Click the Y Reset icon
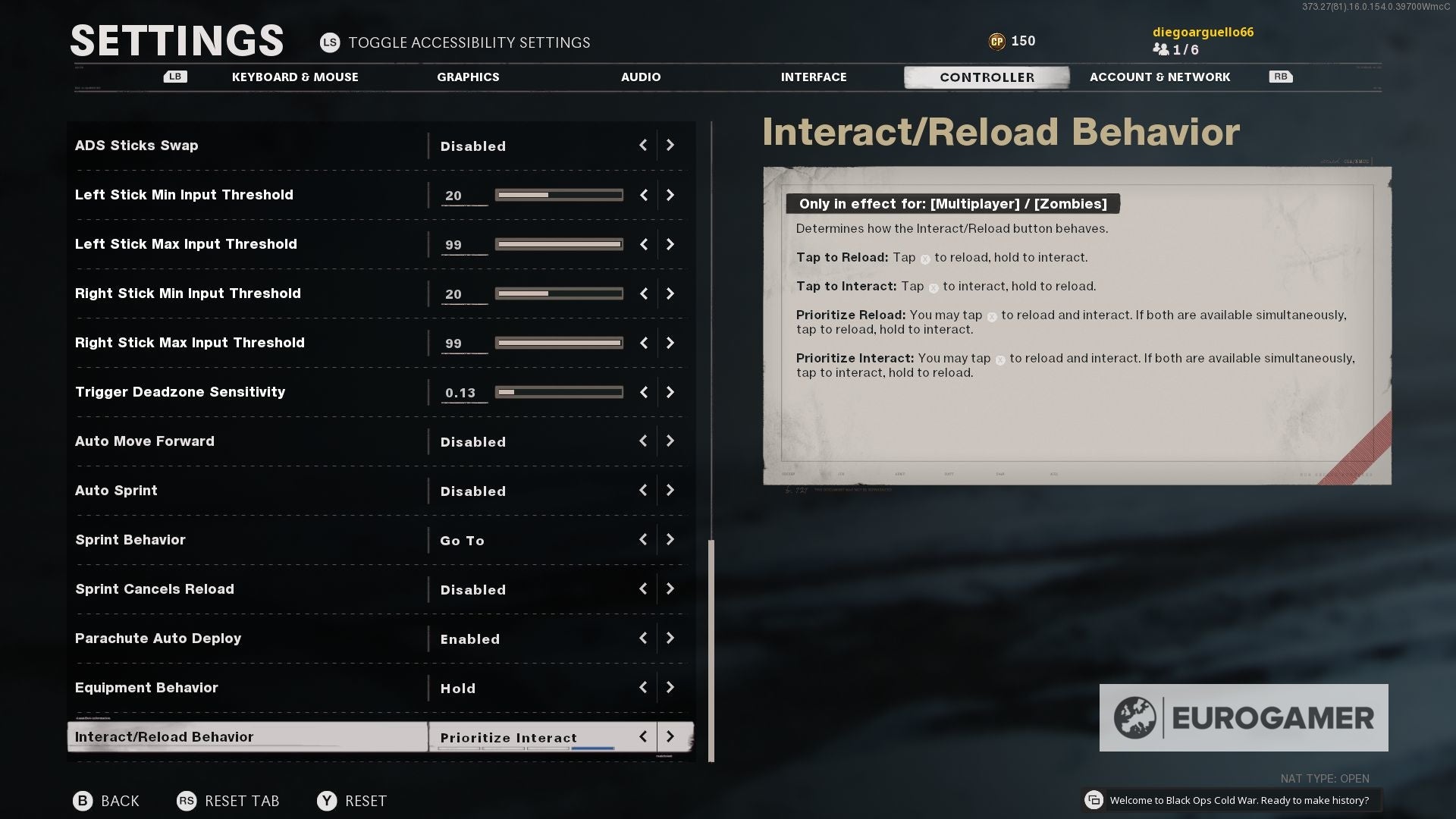 point(327,801)
